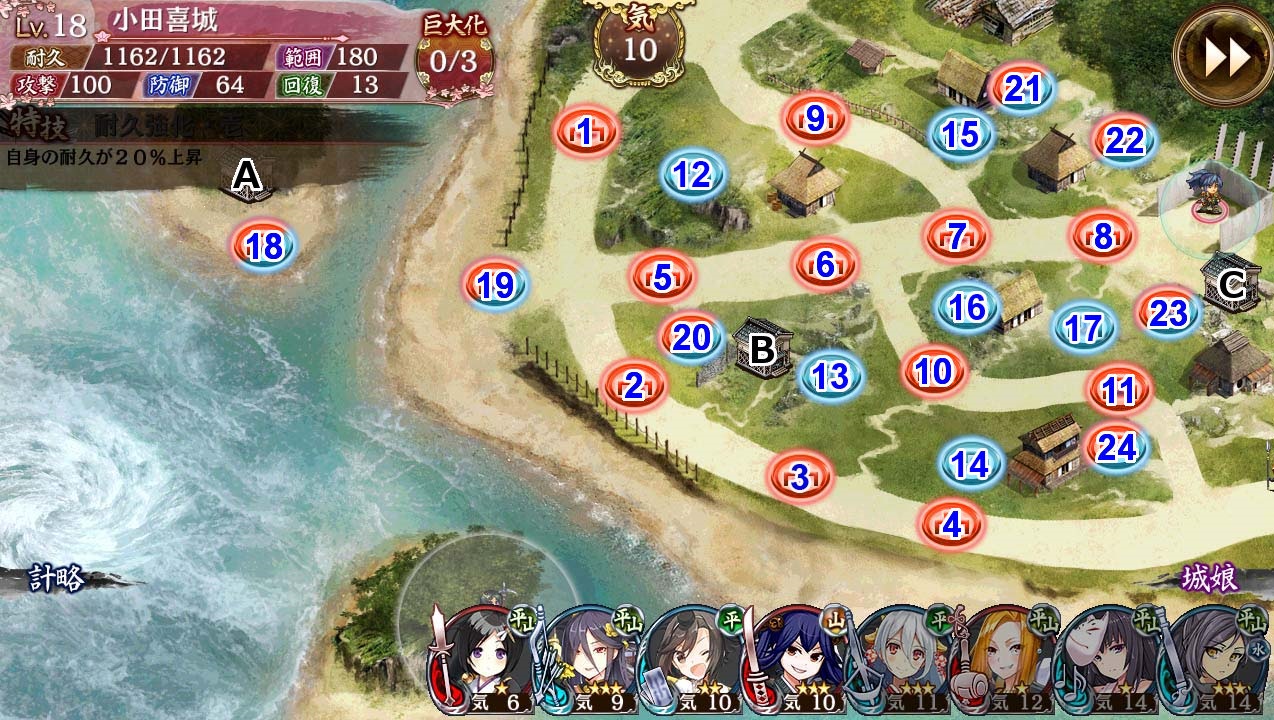Choose placement slot number 19

coord(495,286)
